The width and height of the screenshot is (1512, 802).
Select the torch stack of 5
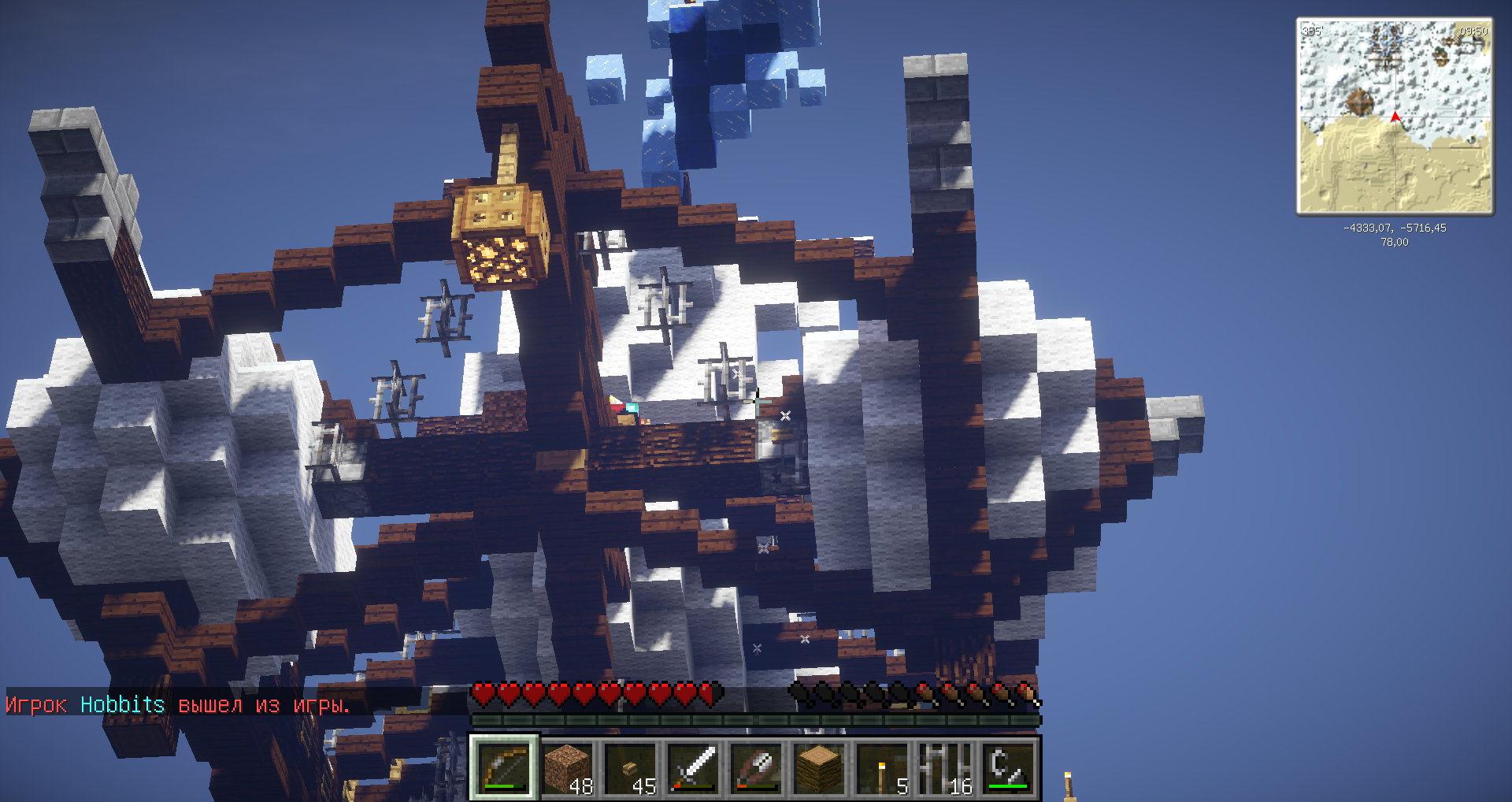[x=882, y=768]
